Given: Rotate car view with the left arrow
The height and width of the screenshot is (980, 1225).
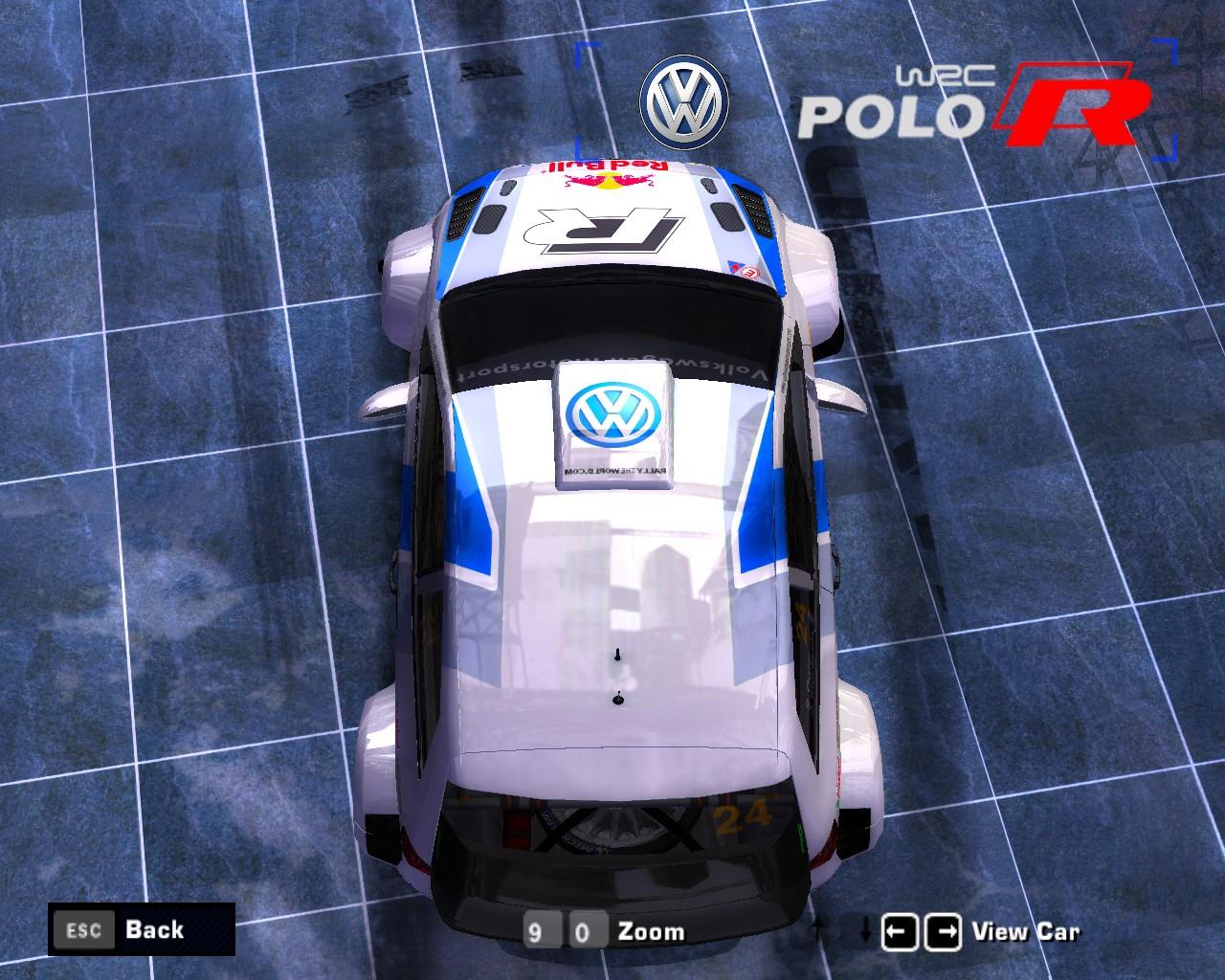Looking at the screenshot, I should 899,931.
